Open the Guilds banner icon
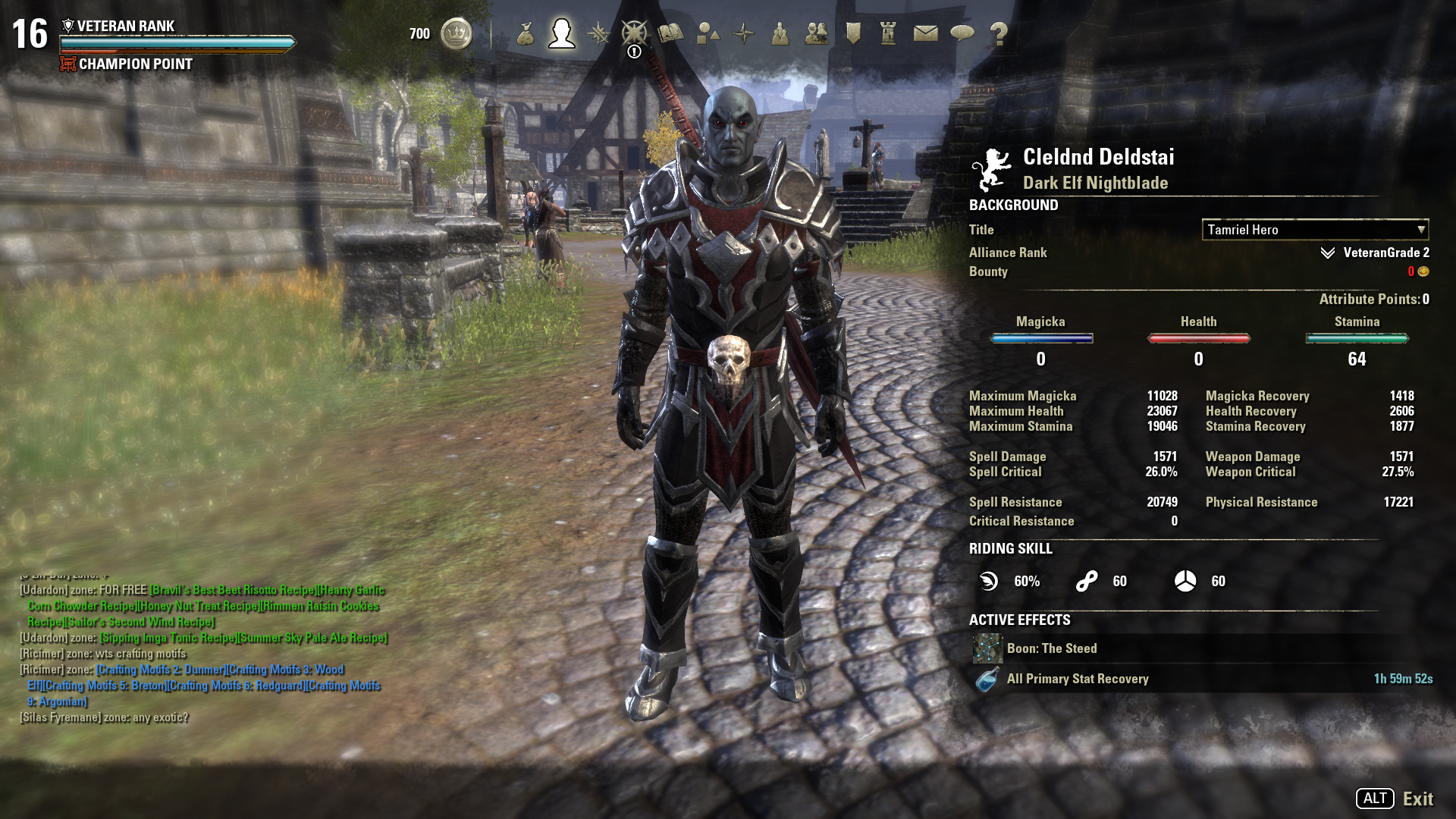The height and width of the screenshot is (819, 1456). tap(853, 33)
